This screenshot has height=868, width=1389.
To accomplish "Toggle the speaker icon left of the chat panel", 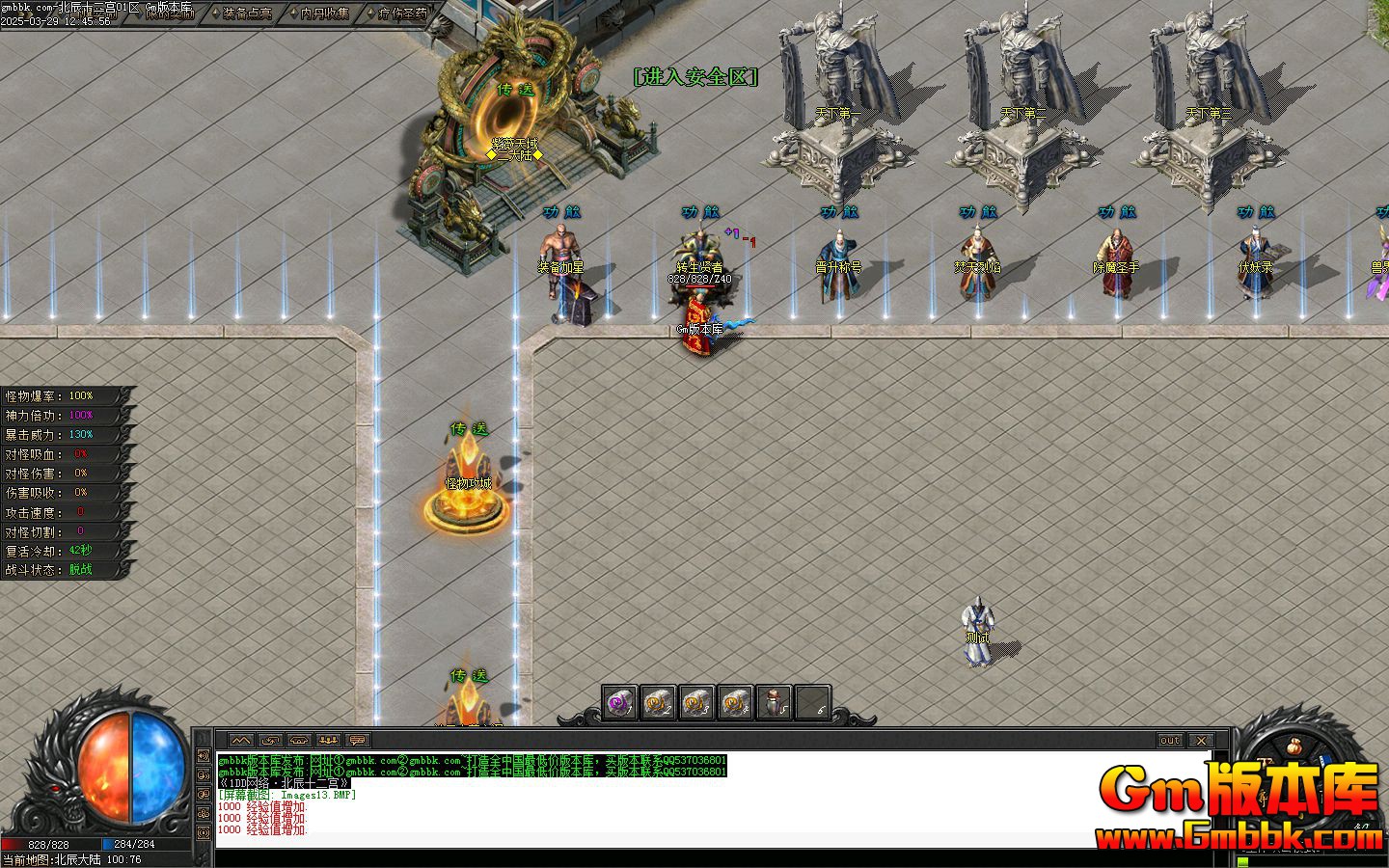I will click(x=203, y=756).
